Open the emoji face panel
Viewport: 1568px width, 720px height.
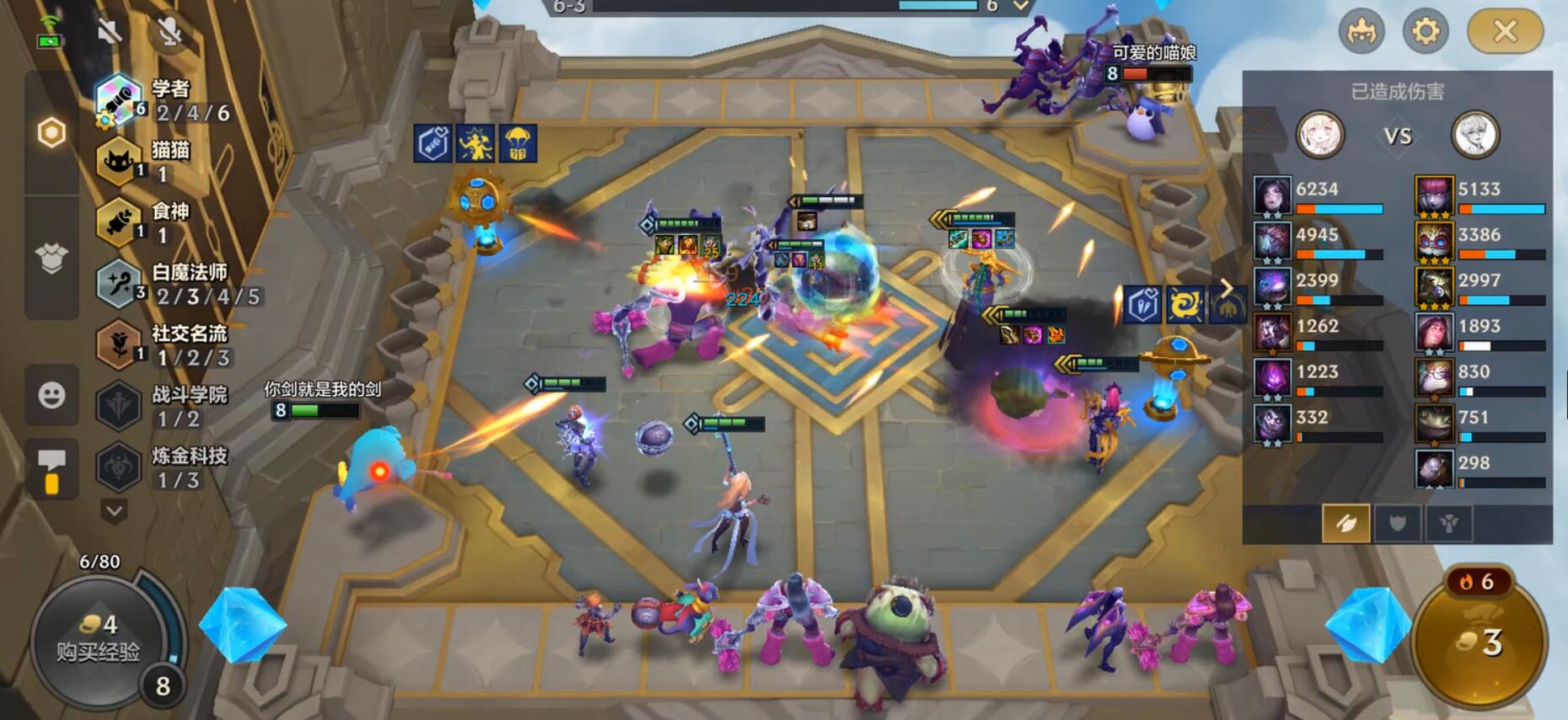click(x=51, y=395)
